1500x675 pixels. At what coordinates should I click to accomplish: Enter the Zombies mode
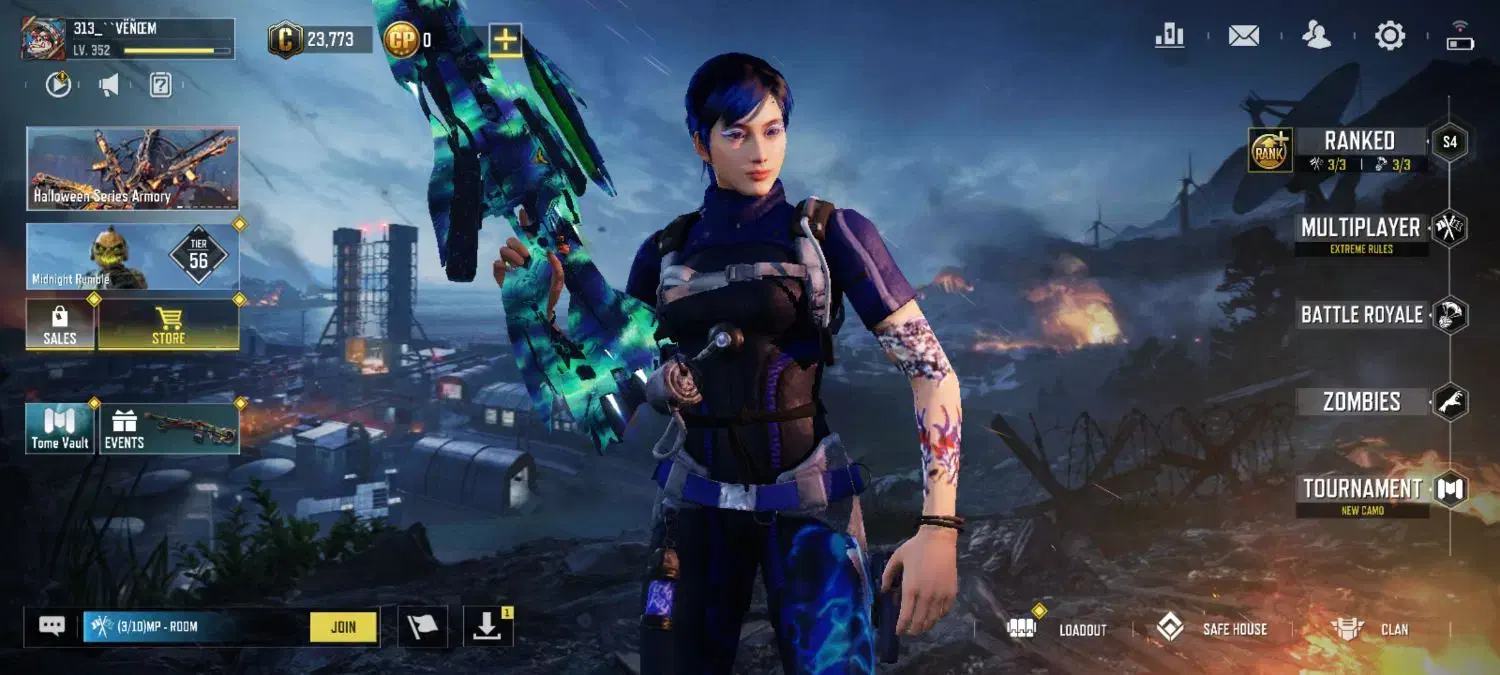click(1361, 402)
